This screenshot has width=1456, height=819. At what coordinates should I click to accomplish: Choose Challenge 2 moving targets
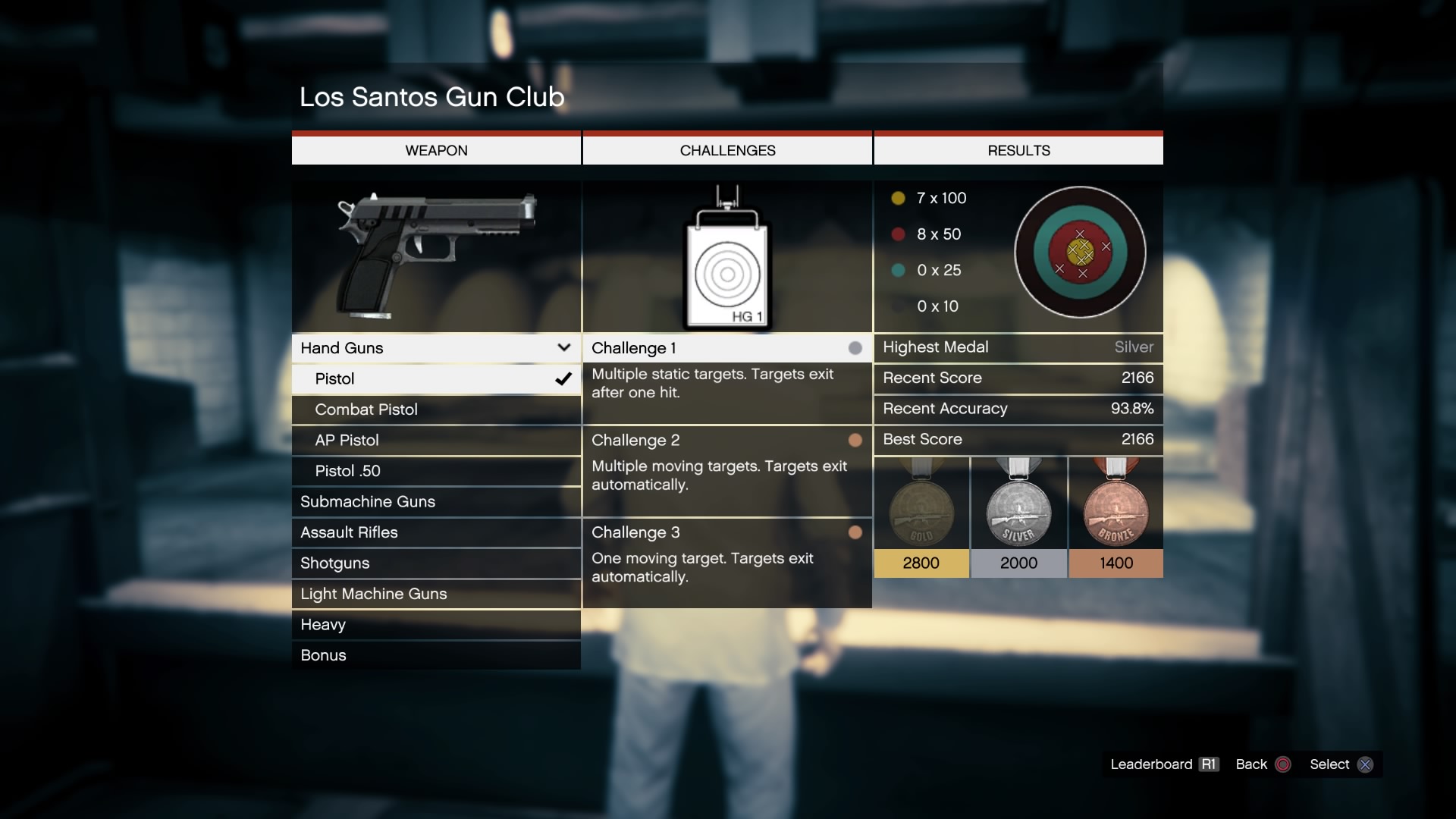[x=726, y=441]
